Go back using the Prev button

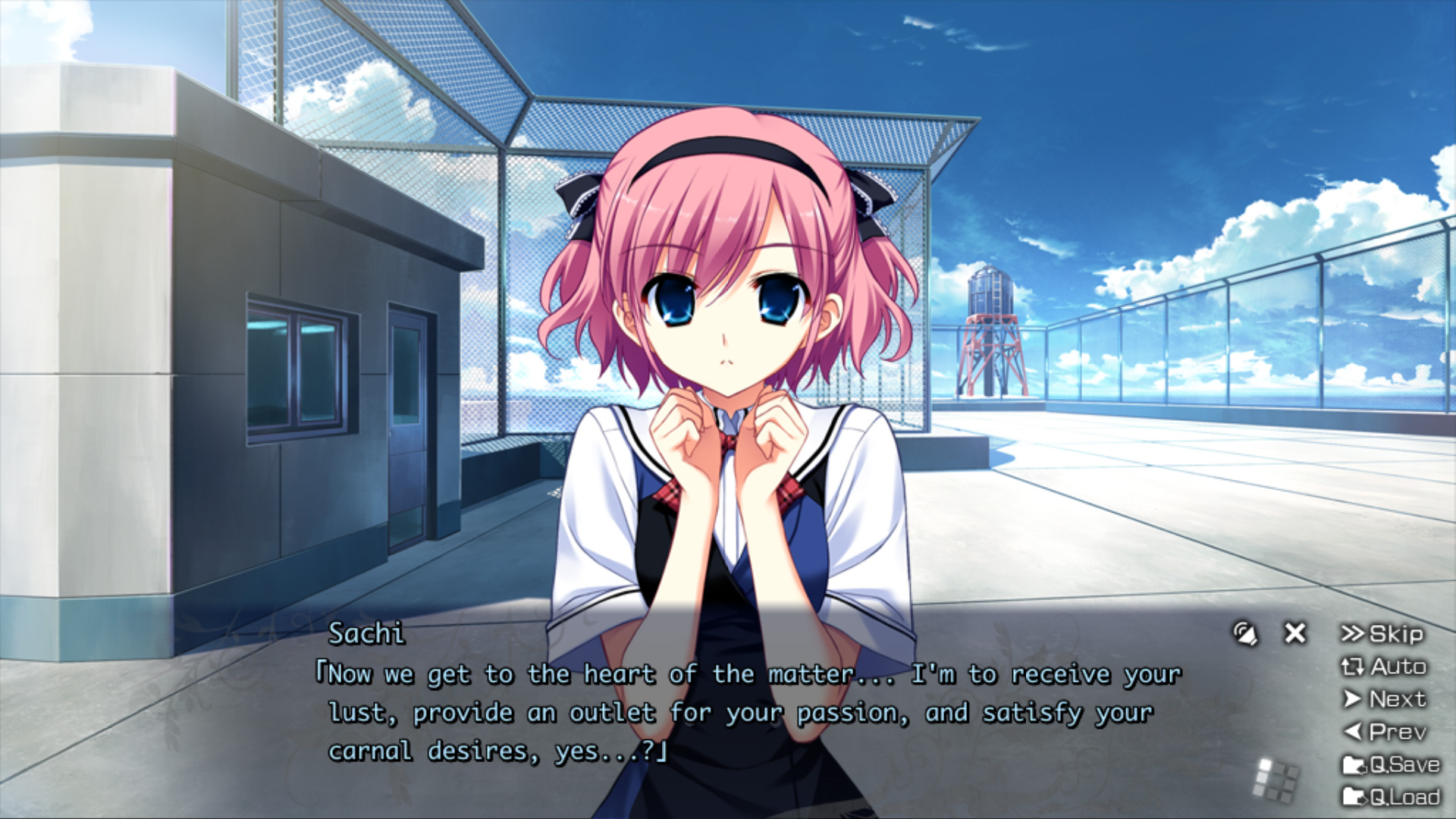(x=1385, y=732)
